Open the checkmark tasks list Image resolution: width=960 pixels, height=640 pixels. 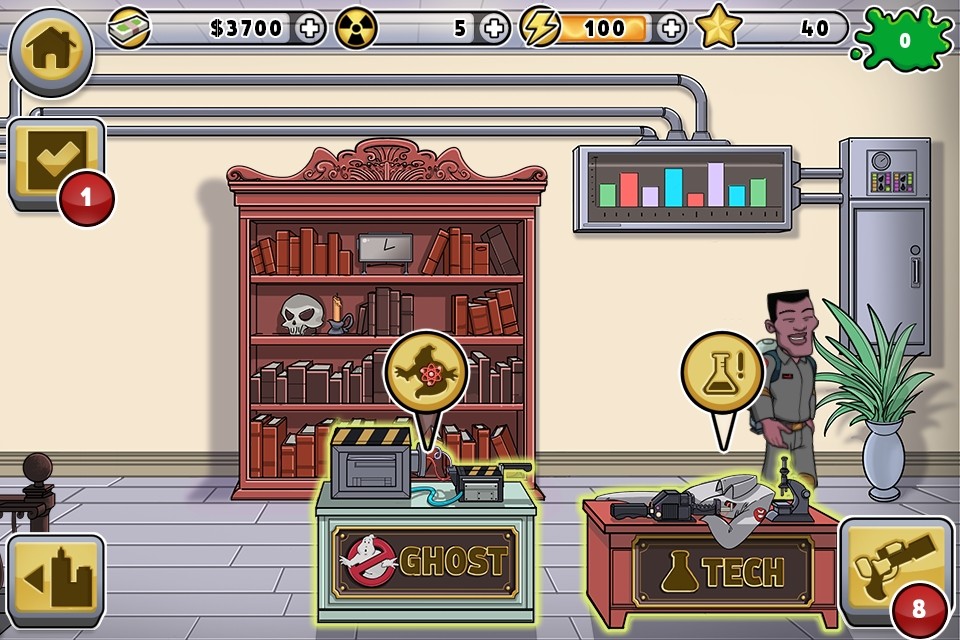[x=56, y=162]
